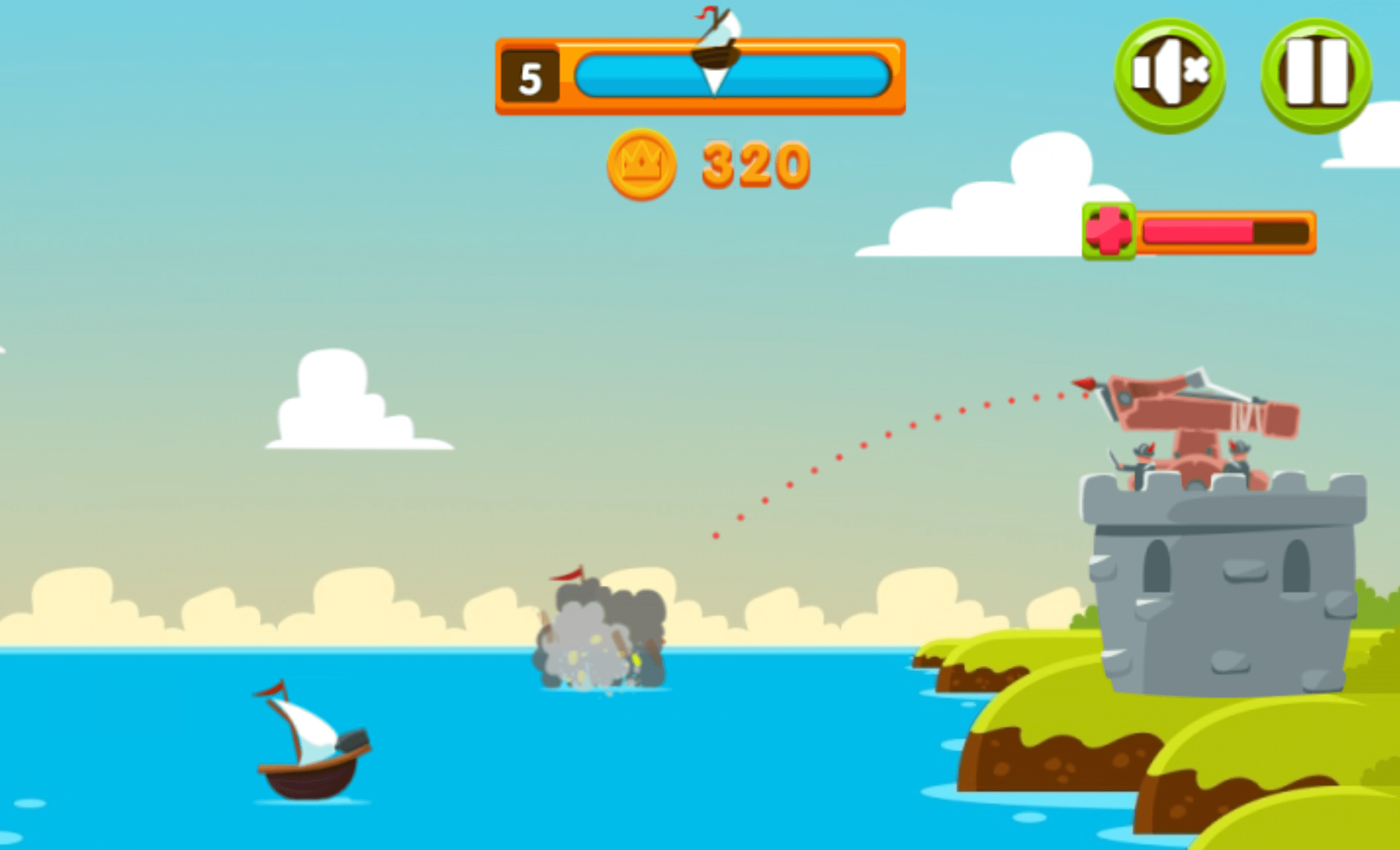This screenshot has width=1400, height=850.
Task: Select the coin score 320 display
Action: (750, 167)
